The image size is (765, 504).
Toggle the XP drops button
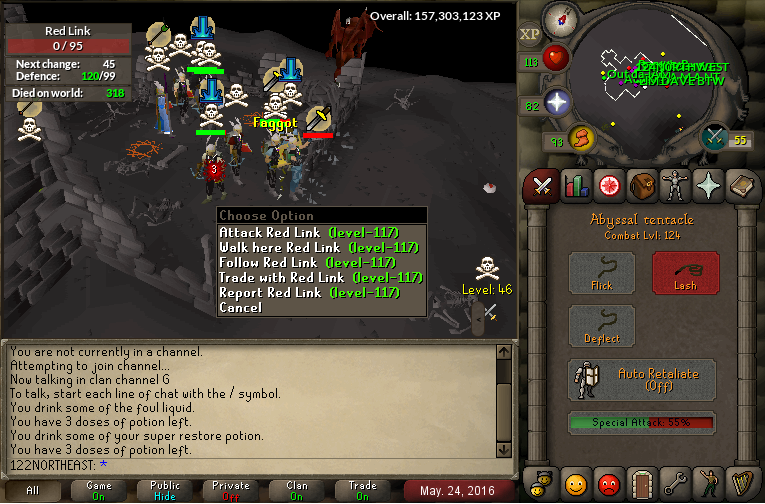click(530, 34)
